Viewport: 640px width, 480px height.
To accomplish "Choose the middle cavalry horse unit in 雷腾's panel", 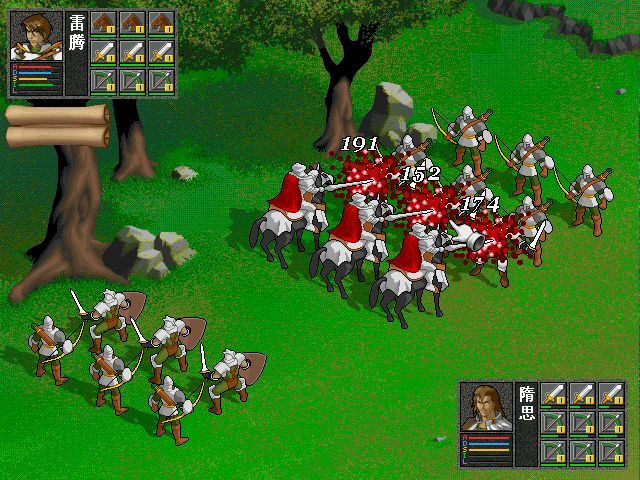I will tap(133, 24).
